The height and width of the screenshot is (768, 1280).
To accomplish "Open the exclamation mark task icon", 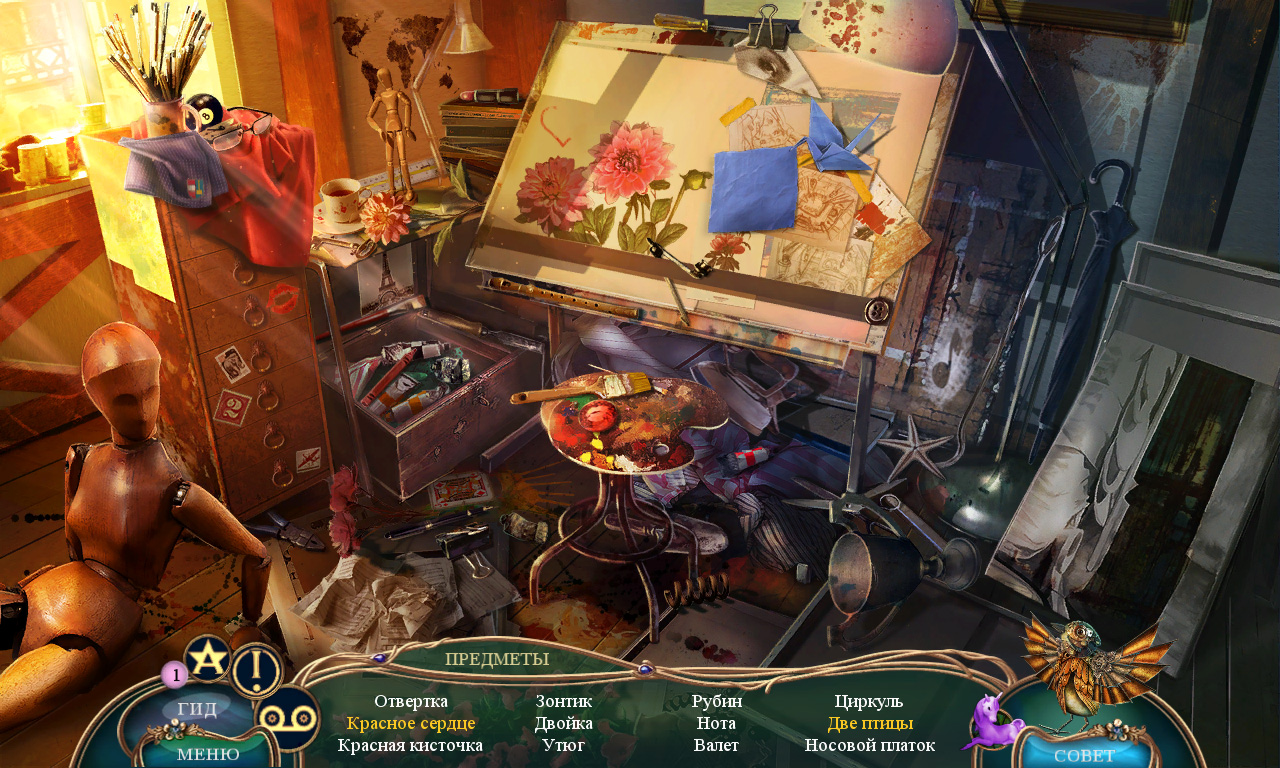I will (x=257, y=669).
